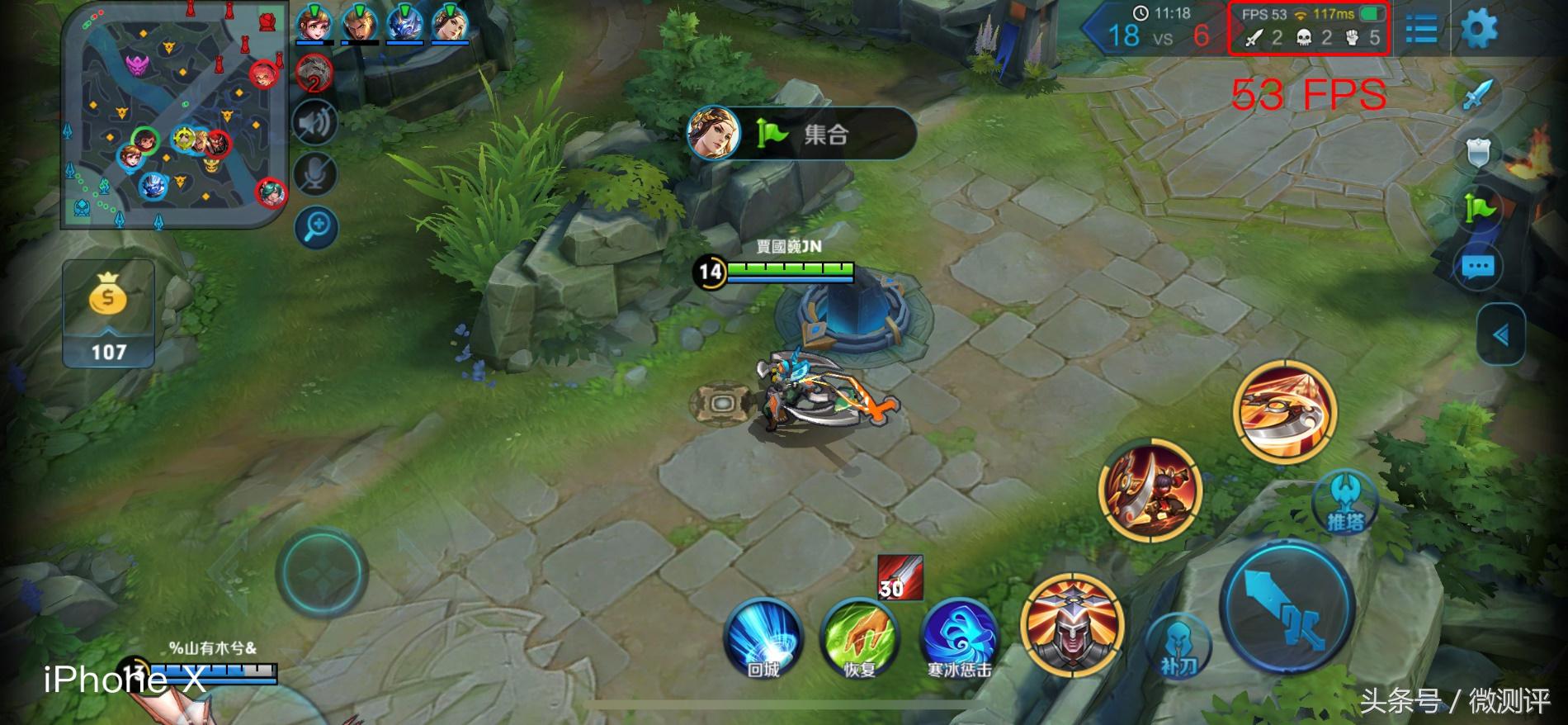Open the quick chat bubble
The height and width of the screenshot is (725, 1568).
[1478, 267]
